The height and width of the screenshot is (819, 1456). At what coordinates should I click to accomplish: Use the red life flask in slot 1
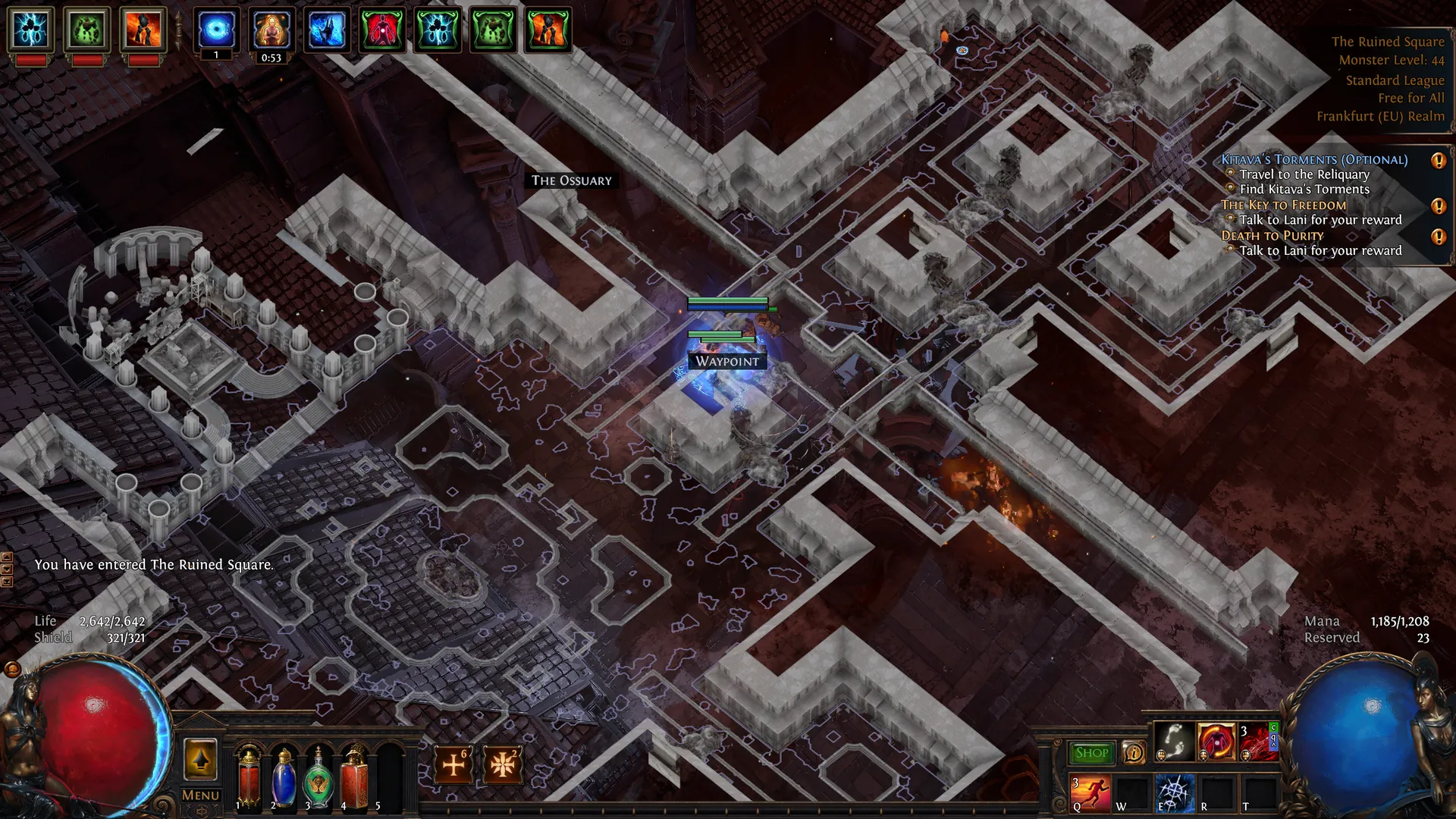(249, 777)
